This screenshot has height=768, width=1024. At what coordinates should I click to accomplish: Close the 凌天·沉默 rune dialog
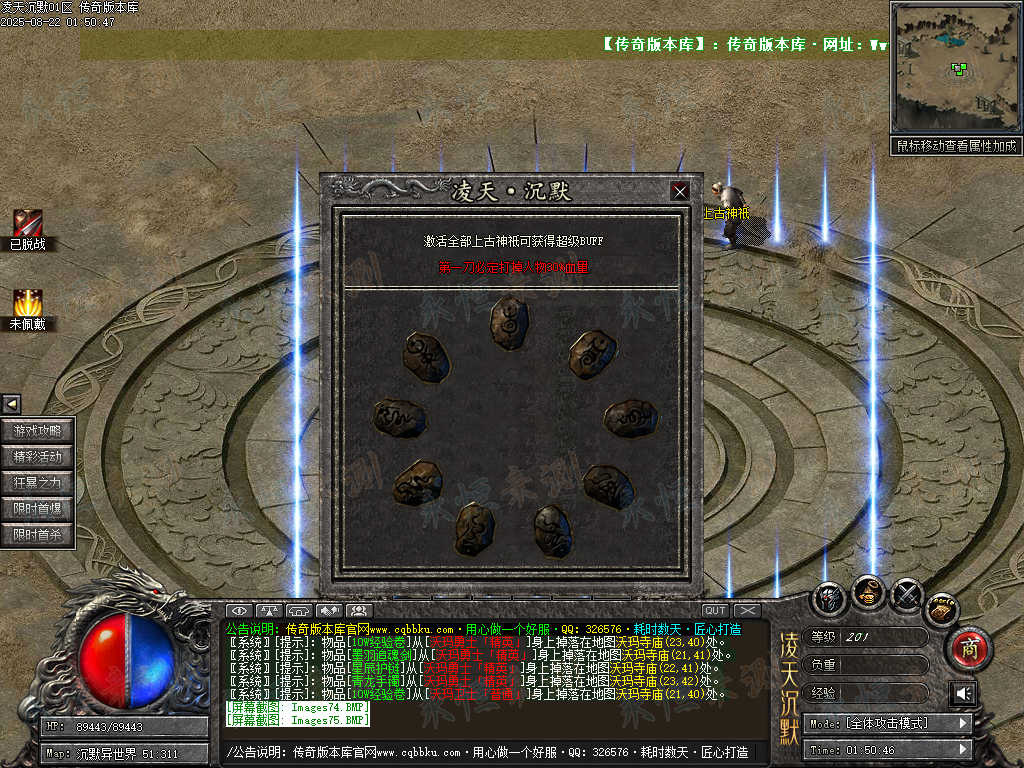[680, 191]
